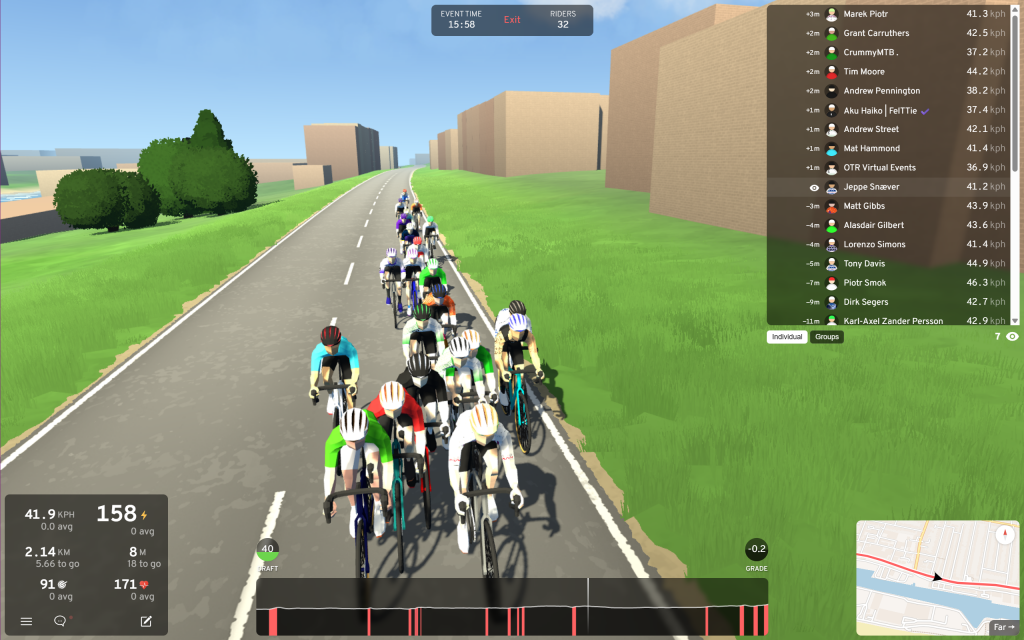Open the chat bubble messages

point(60,621)
